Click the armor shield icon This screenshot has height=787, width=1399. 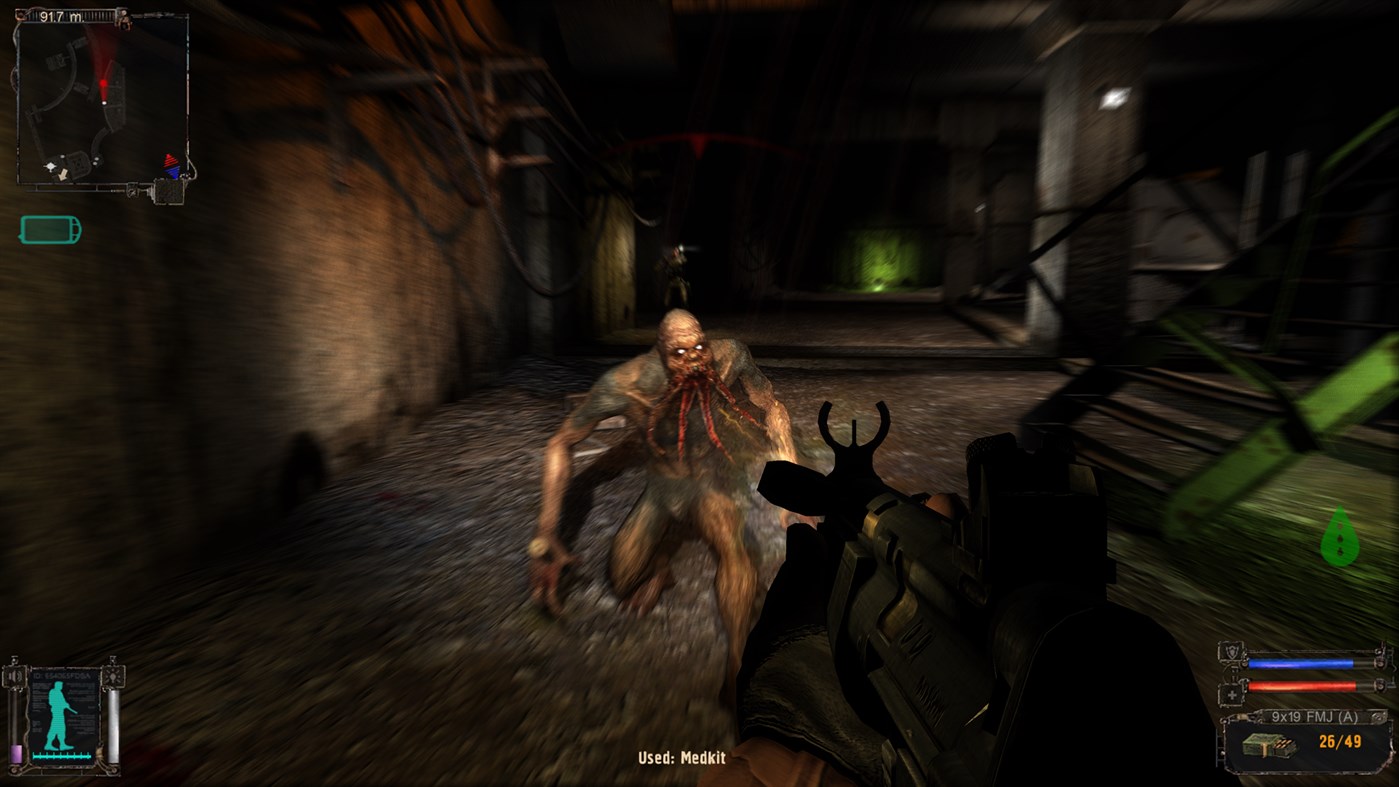pyautogui.click(x=1232, y=652)
